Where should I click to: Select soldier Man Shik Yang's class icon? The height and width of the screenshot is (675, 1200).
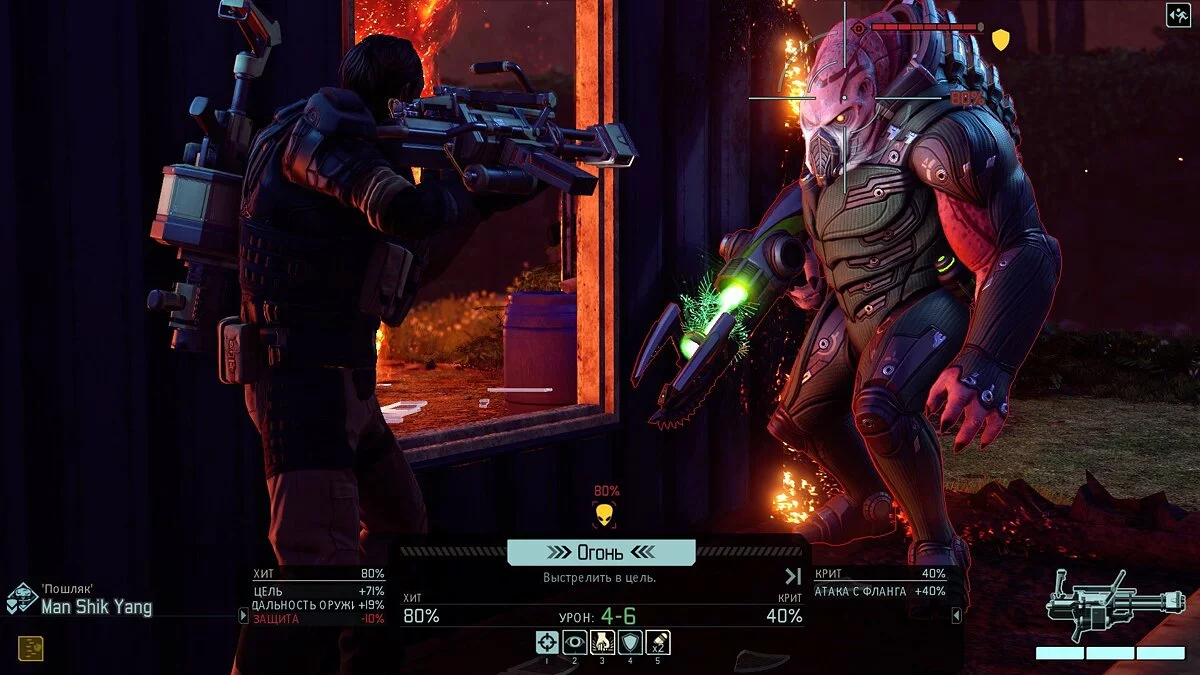coord(22,598)
